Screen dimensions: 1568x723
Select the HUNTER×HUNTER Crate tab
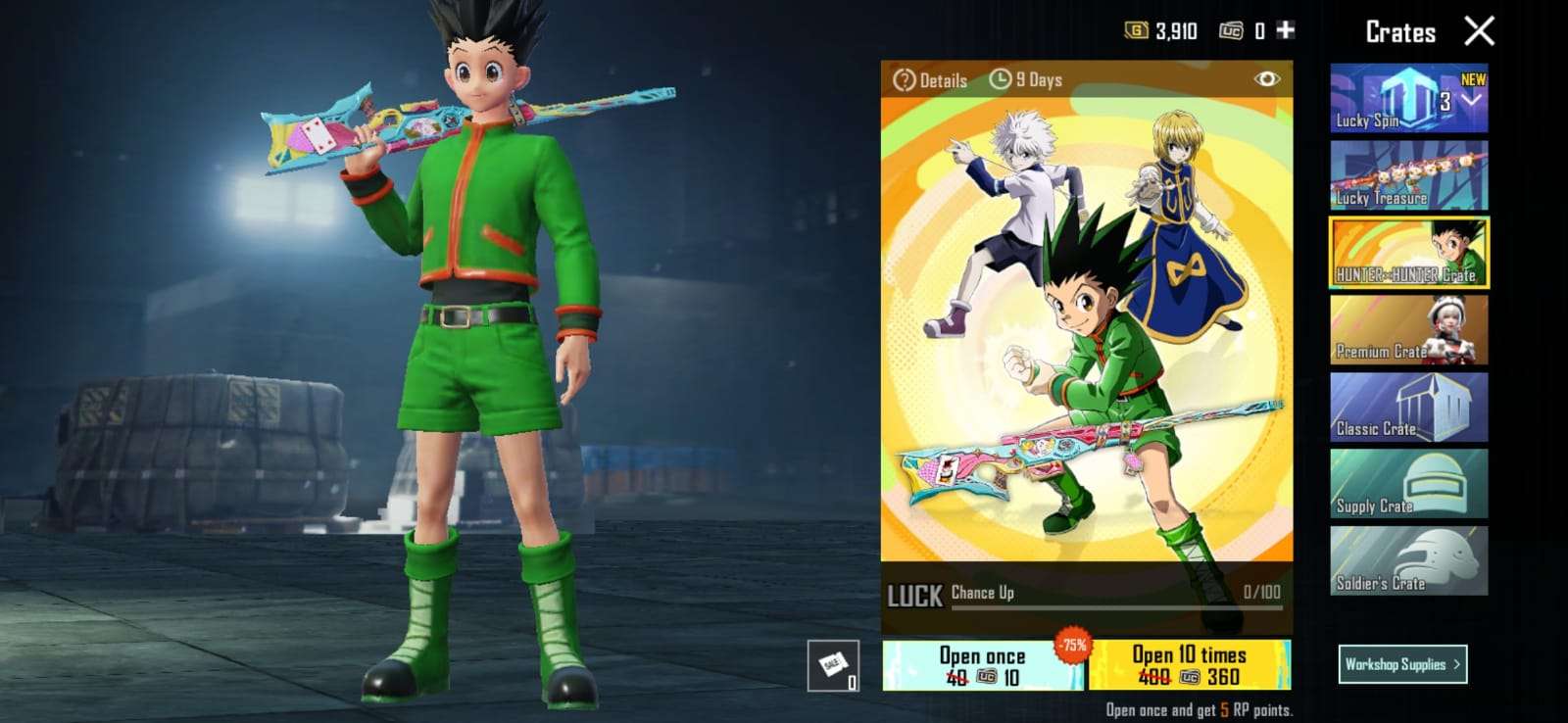[x=1408, y=253]
